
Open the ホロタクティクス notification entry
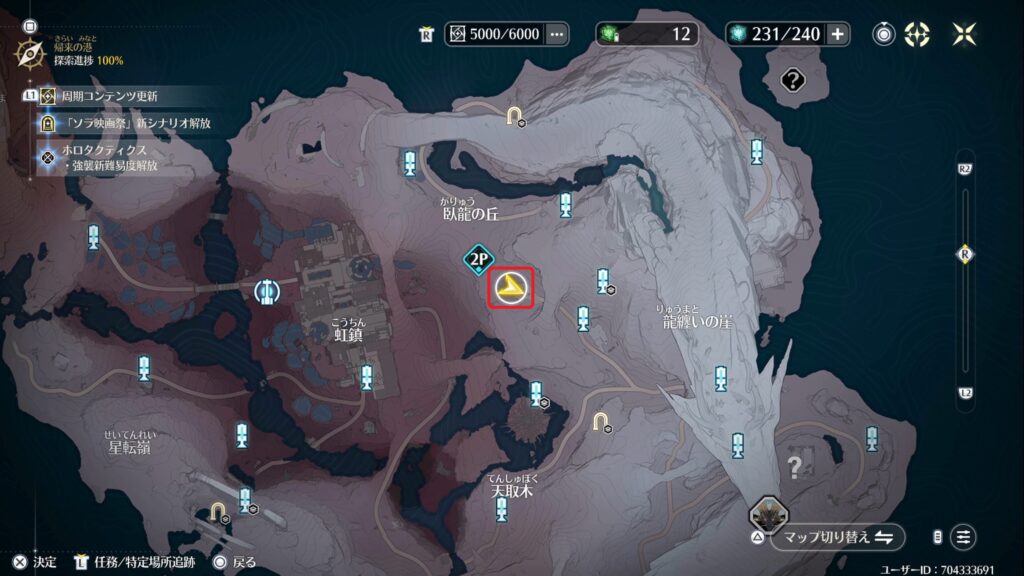point(110,150)
